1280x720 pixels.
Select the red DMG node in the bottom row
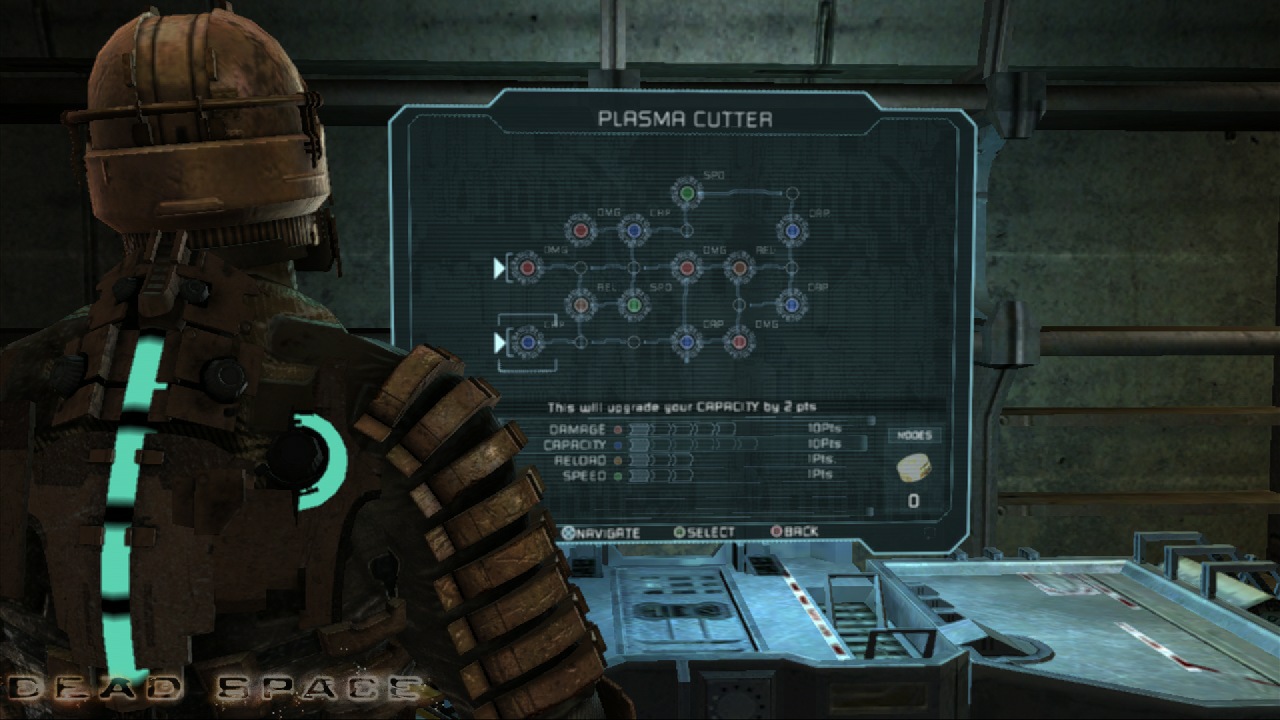click(x=737, y=340)
